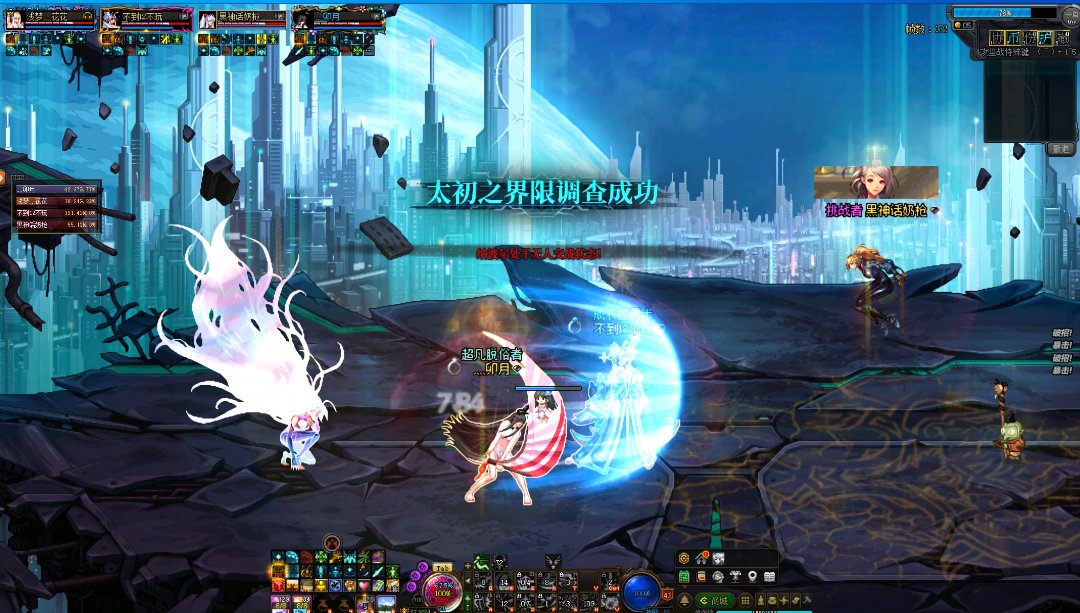This screenshot has width=1080, height=613.
Task: Click the Tab button above the HP orb
Action: click(x=442, y=567)
